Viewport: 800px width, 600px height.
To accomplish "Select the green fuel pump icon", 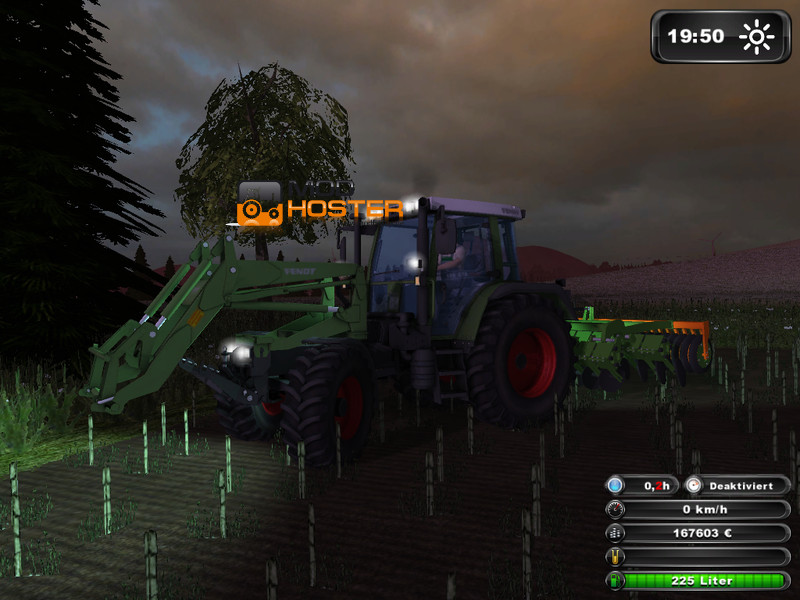I will pyautogui.click(x=616, y=581).
